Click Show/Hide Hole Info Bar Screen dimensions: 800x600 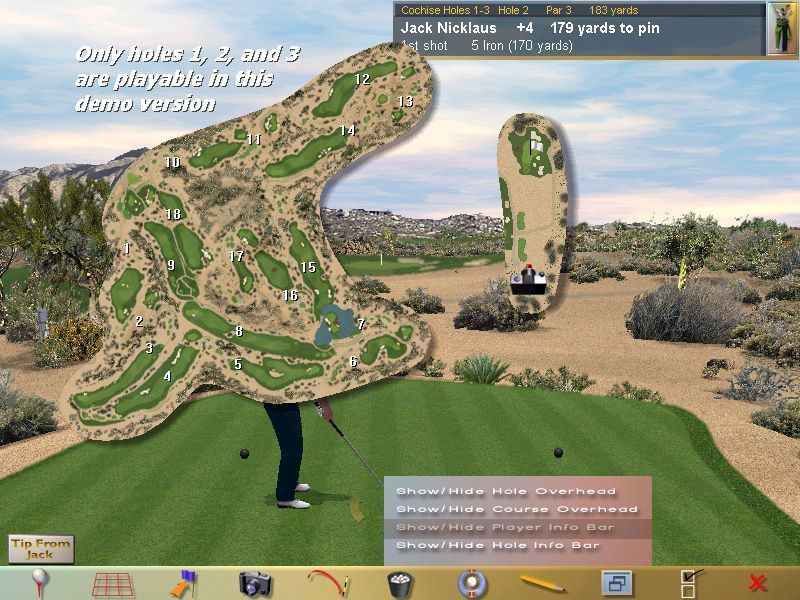point(498,545)
